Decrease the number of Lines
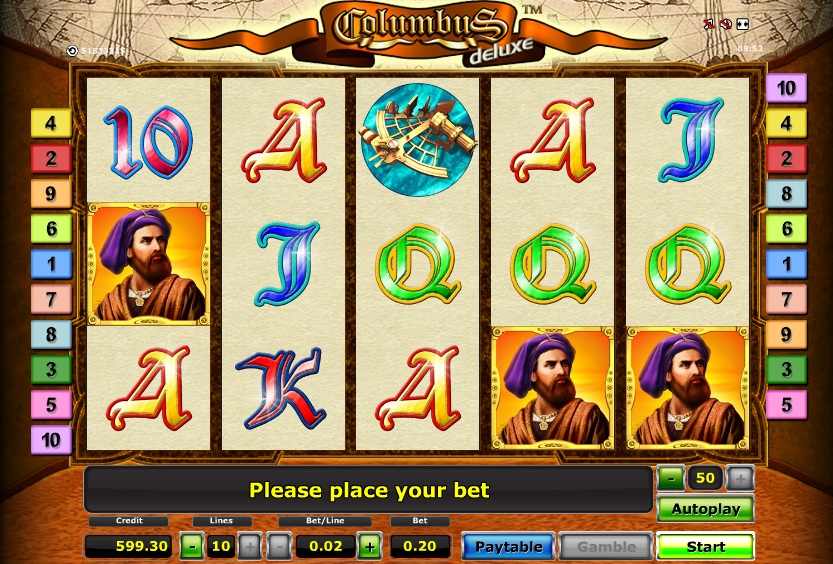 tap(191, 546)
